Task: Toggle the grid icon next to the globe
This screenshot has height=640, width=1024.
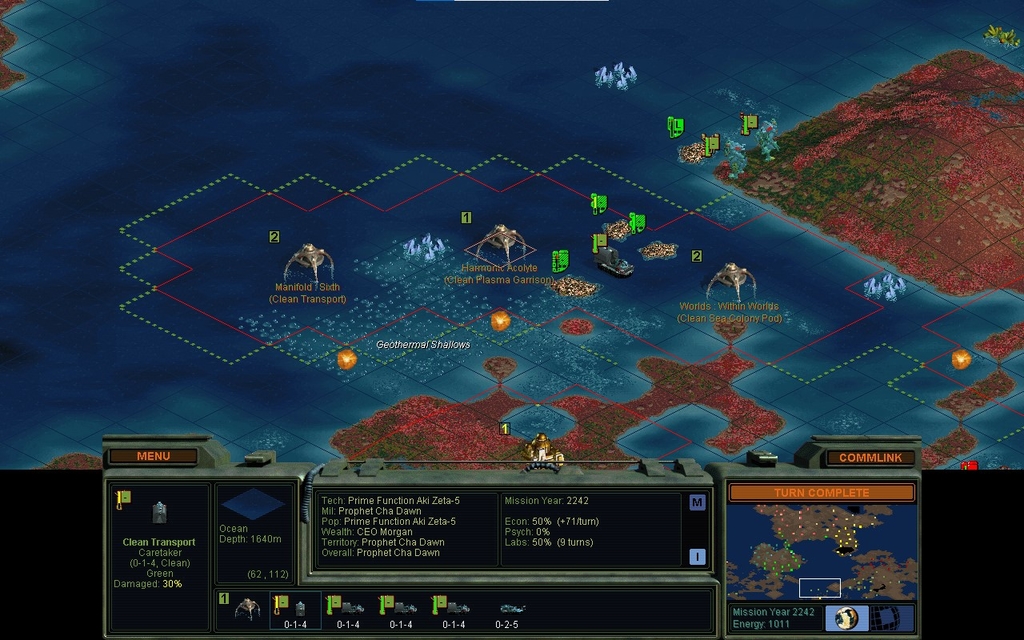Action: tap(884, 618)
